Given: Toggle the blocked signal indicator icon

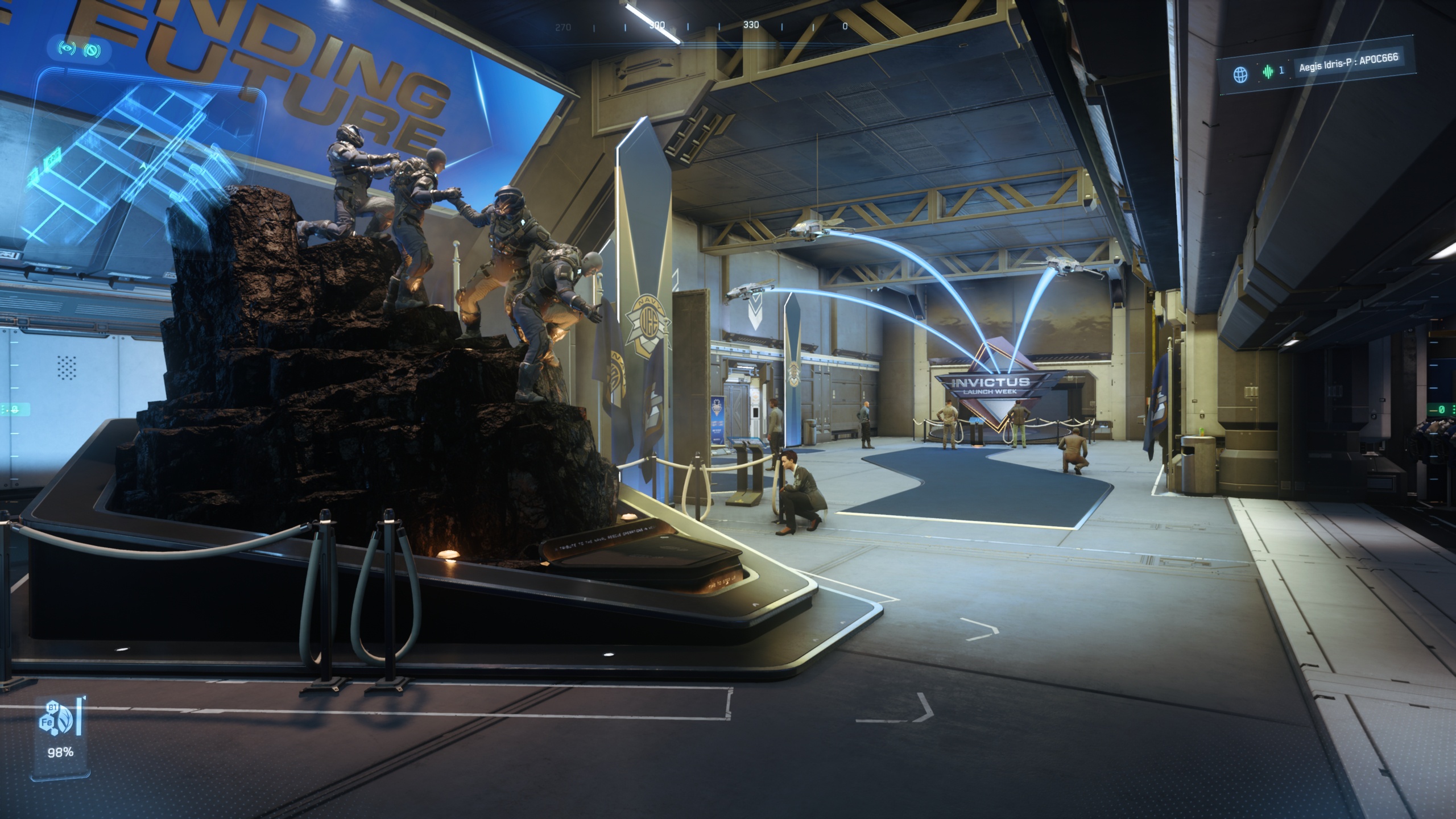Looking at the screenshot, I should tap(92, 51).
